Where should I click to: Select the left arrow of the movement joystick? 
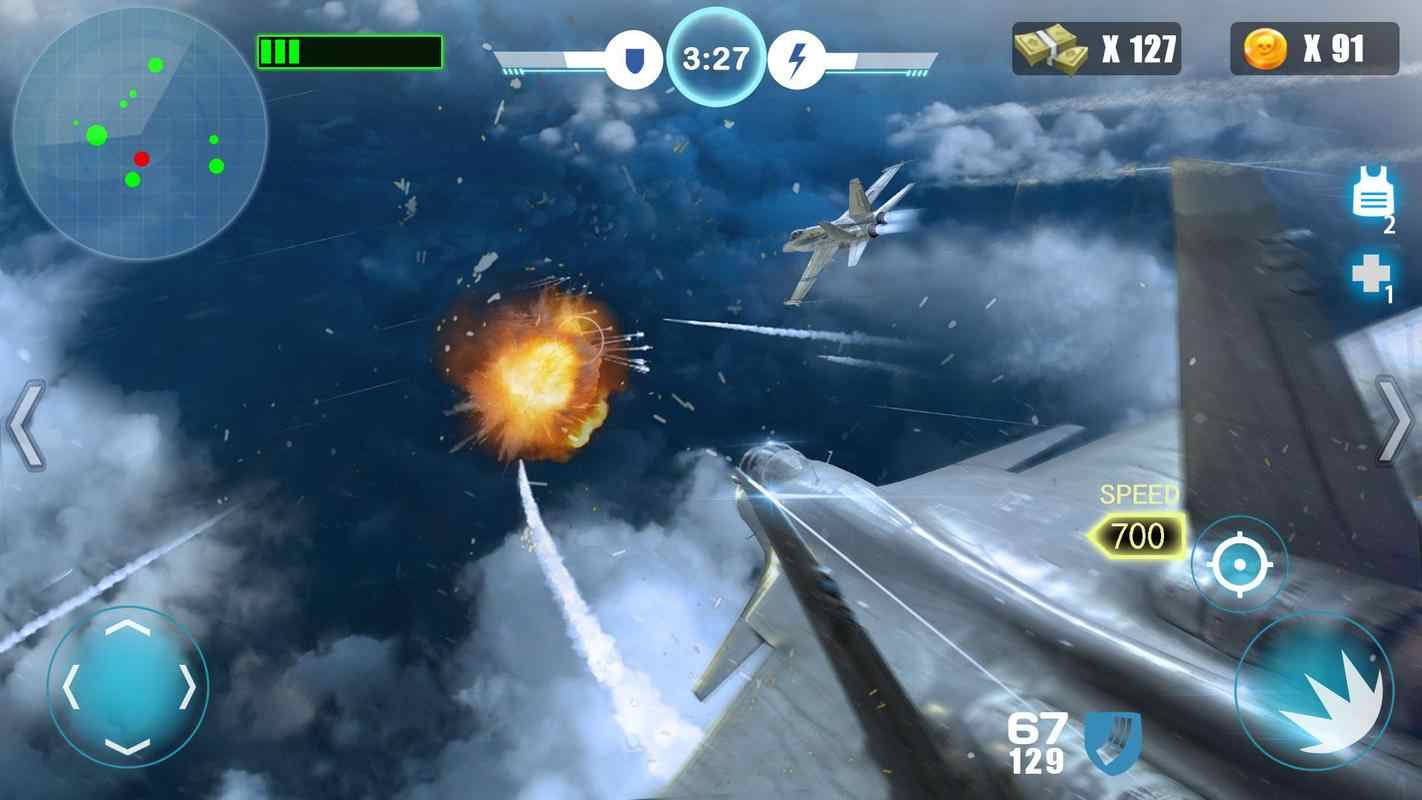(x=68, y=685)
